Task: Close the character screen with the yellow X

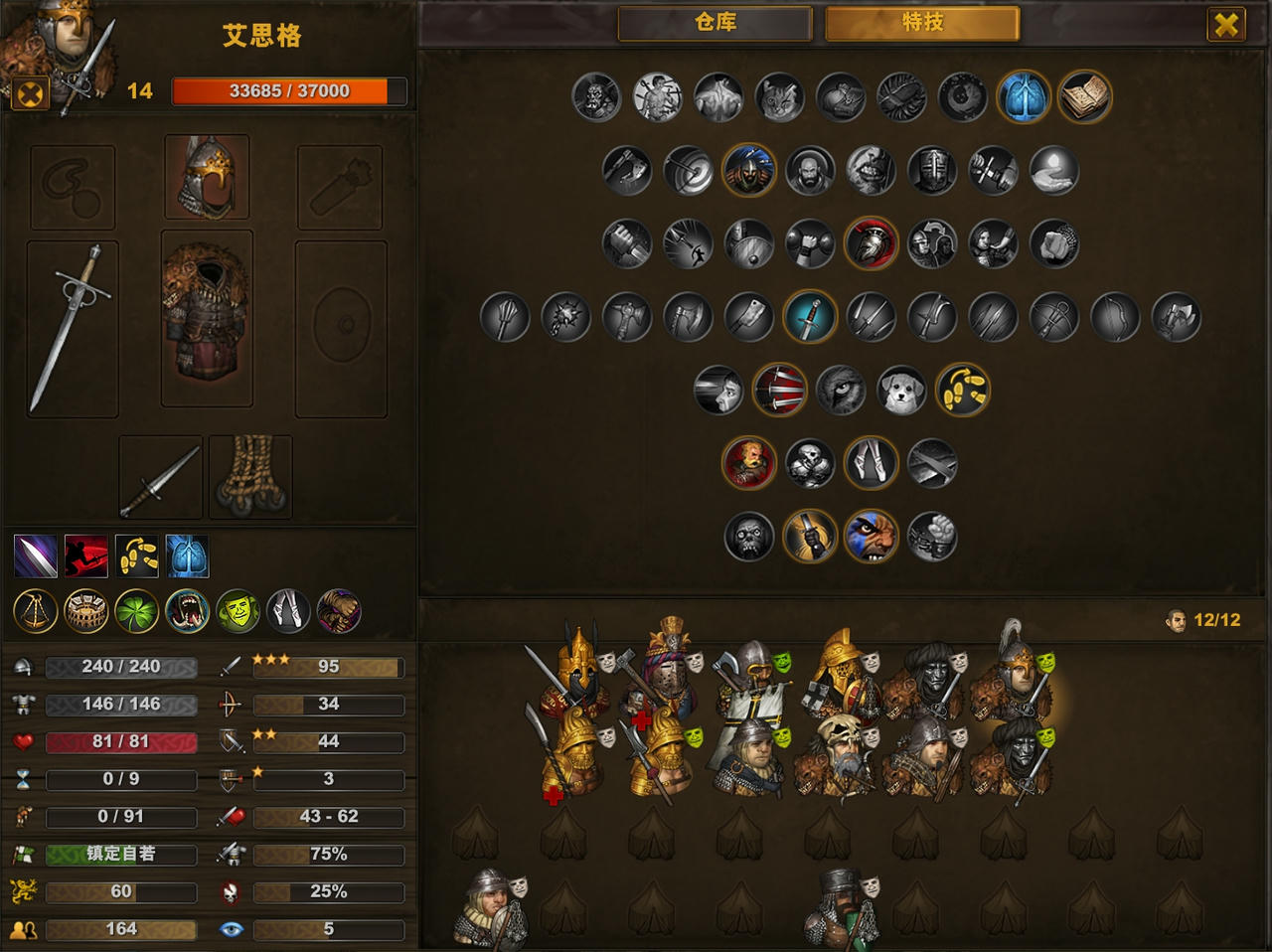Action: tap(1226, 24)
